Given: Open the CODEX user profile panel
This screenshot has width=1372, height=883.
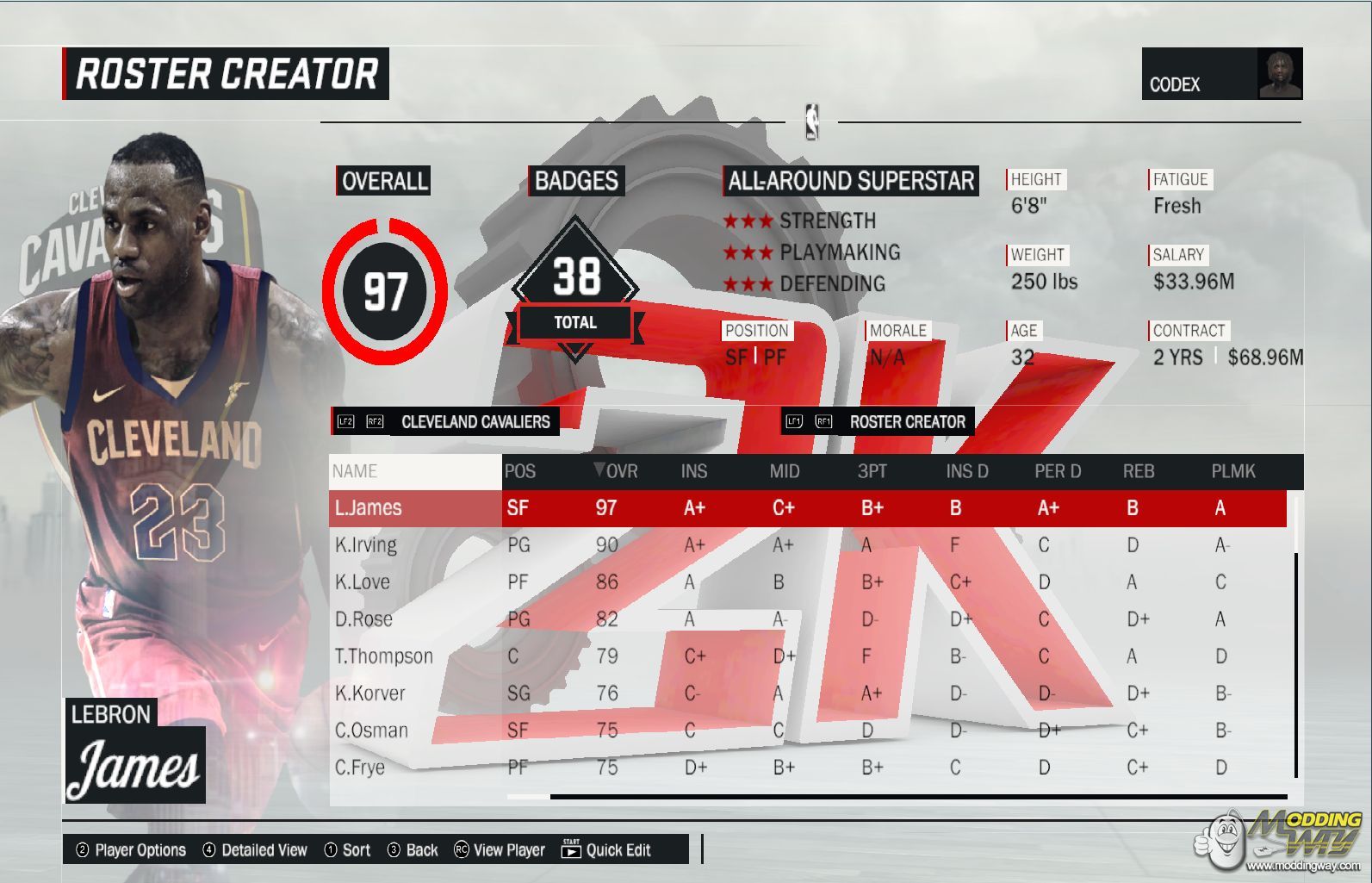Looking at the screenshot, I should [1221, 74].
